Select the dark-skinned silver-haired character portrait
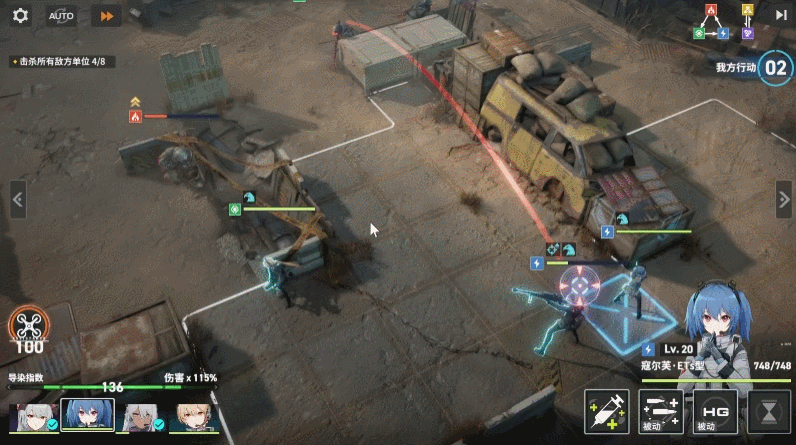796x445 pixels. pos(139,416)
